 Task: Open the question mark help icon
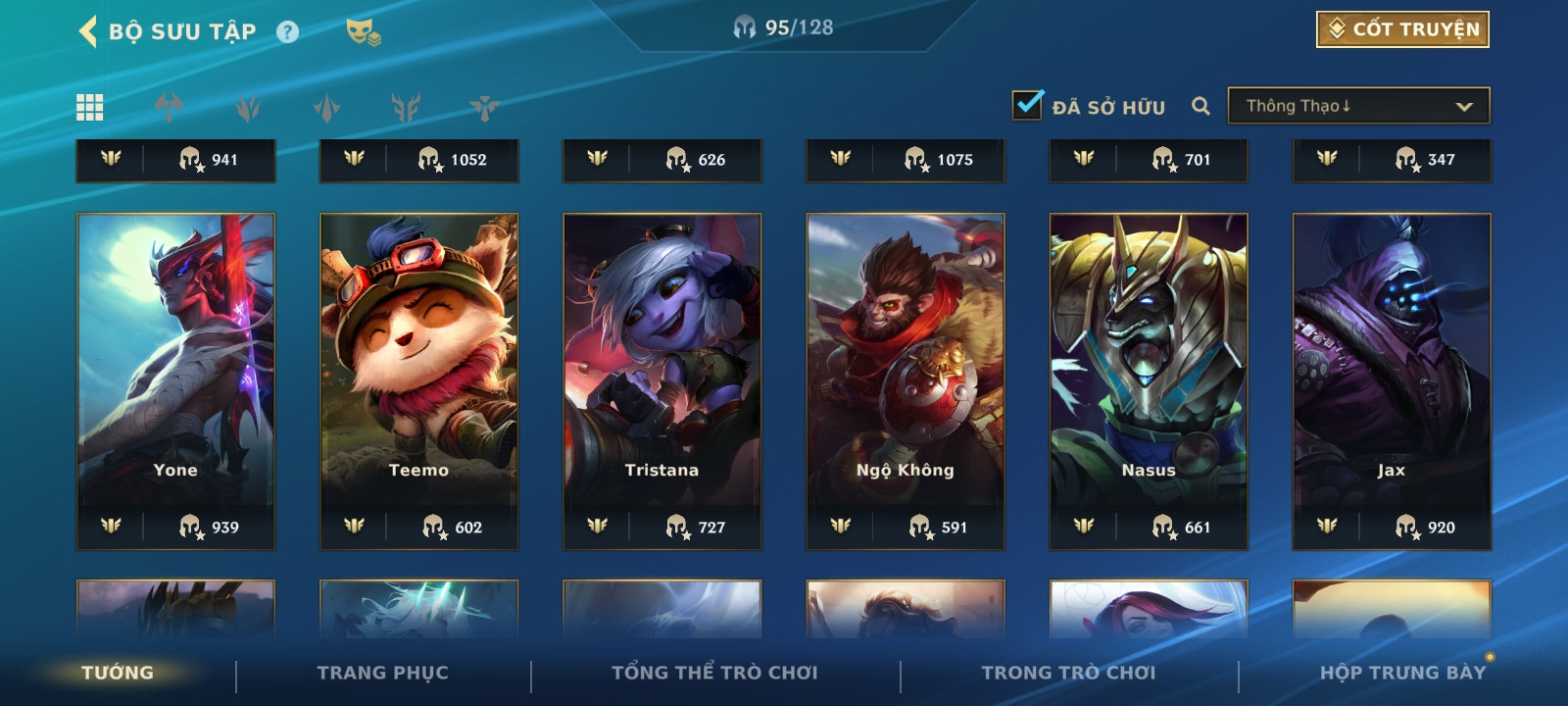click(287, 32)
